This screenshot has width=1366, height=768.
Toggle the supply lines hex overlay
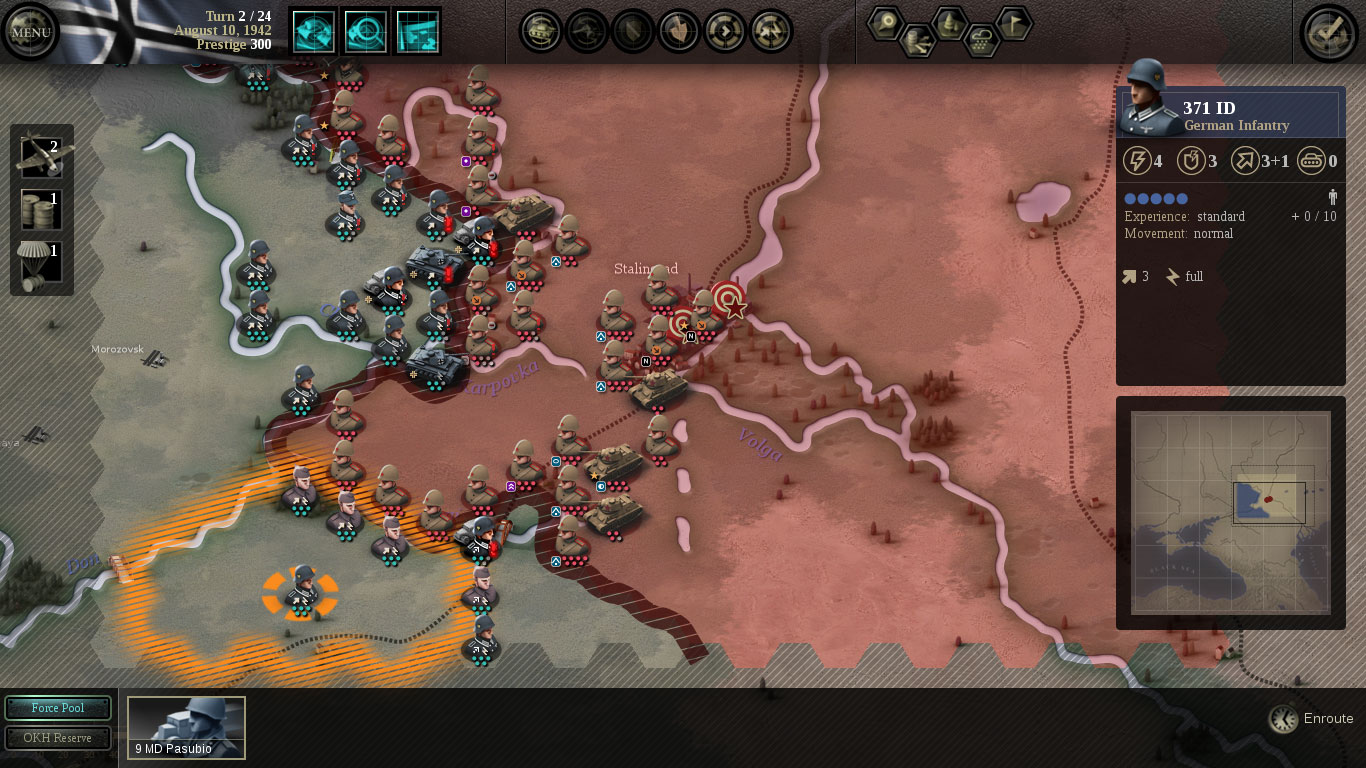pos(918,42)
